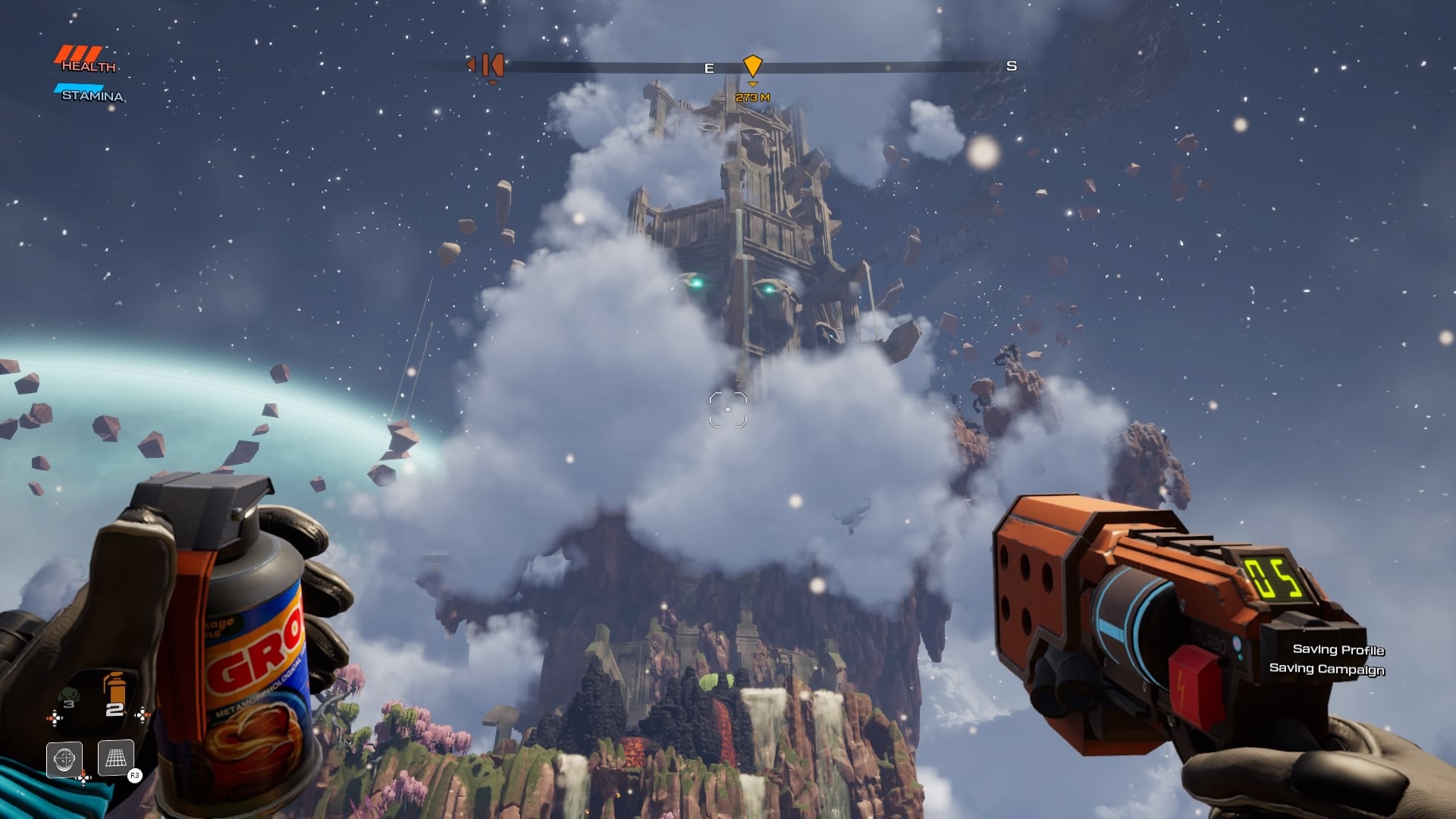Click the orange Kindred logo compass marker
Screen dimensions: 1456x819
(x=492, y=65)
